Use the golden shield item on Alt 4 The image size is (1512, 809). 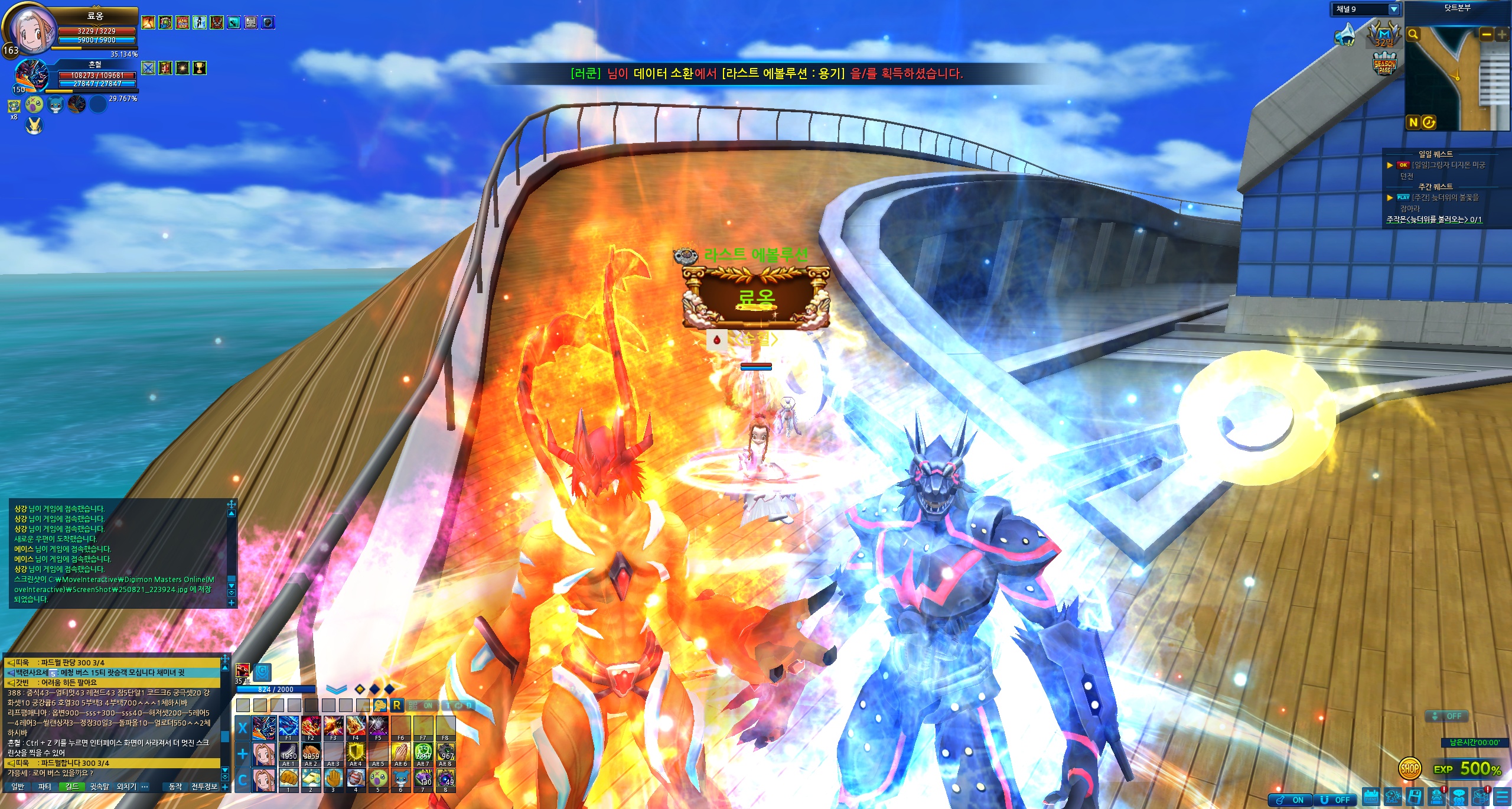(x=356, y=753)
